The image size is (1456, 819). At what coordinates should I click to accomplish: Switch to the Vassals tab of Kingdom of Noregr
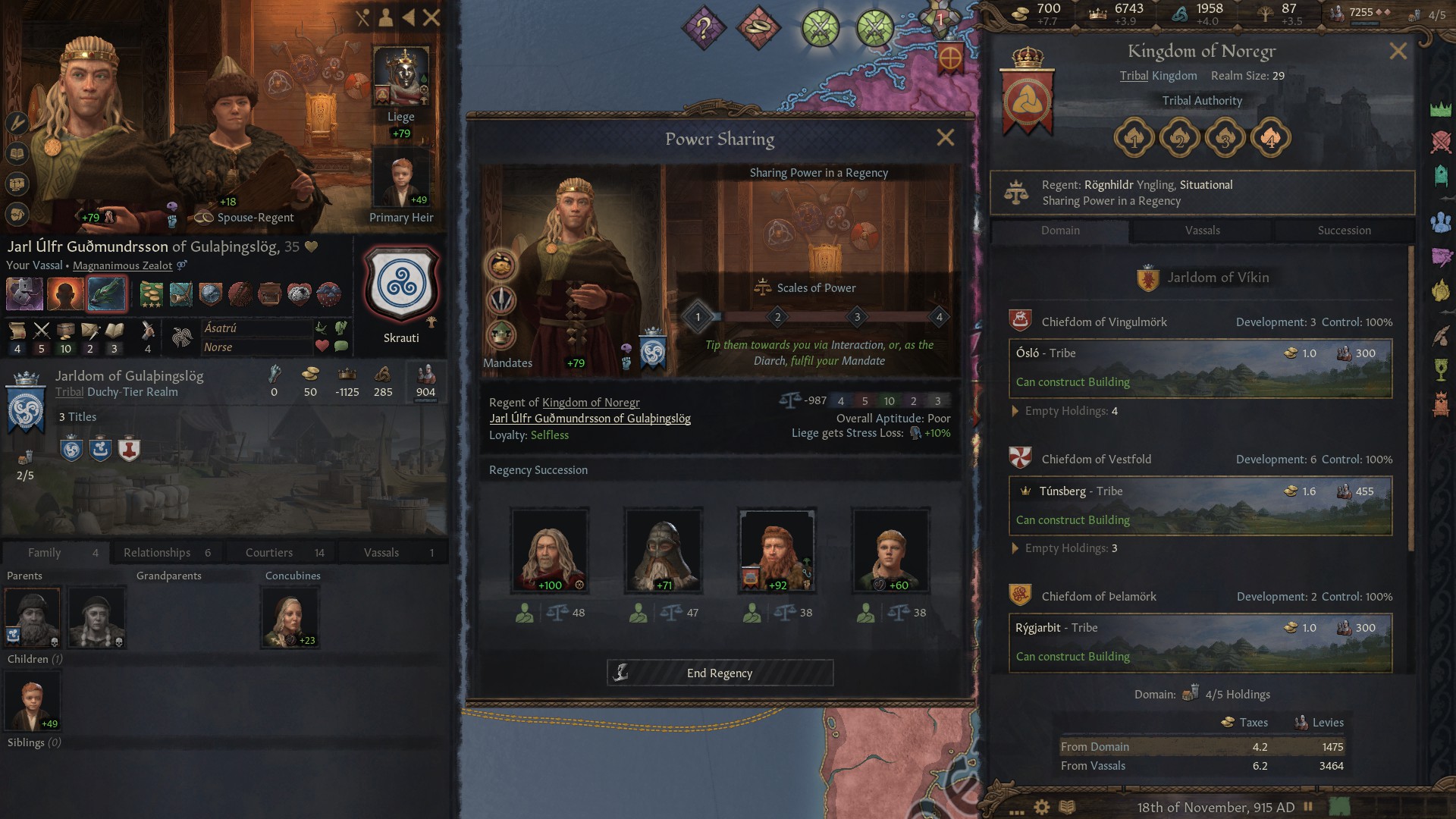pyautogui.click(x=1203, y=231)
